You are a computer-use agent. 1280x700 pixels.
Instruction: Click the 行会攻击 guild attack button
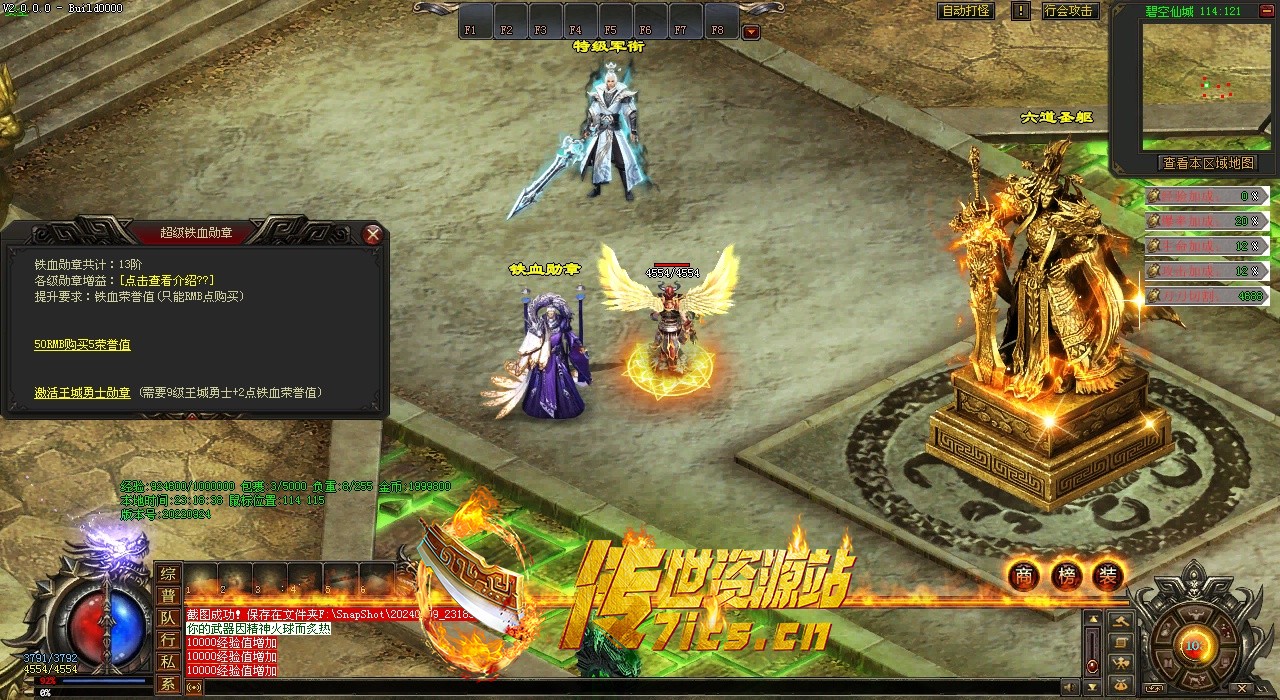1069,11
